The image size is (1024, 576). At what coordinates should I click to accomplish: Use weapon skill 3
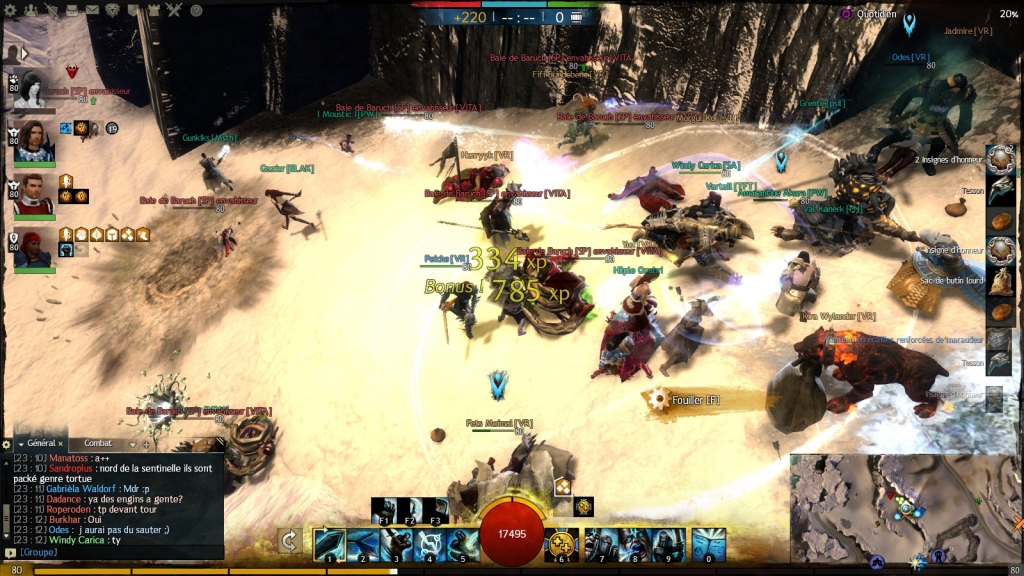pos(397,543)
